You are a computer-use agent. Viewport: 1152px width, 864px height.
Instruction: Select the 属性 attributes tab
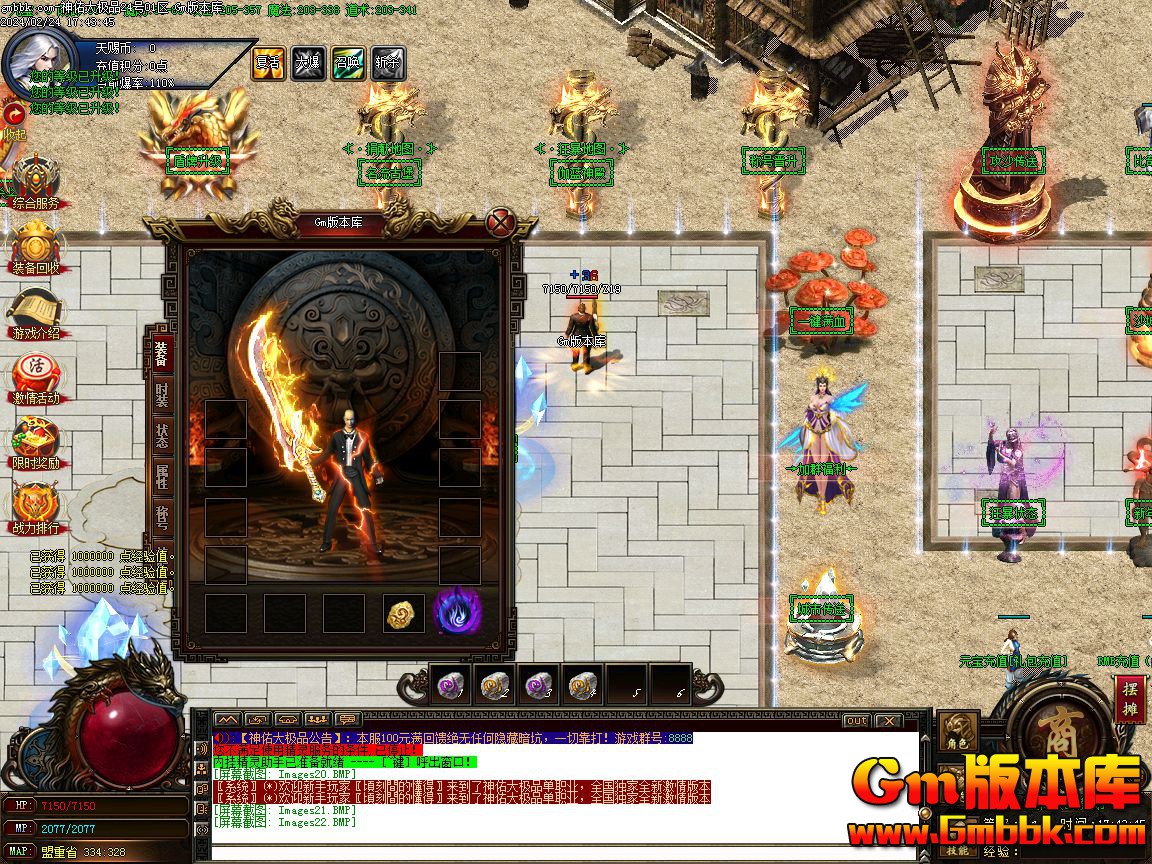162,478
